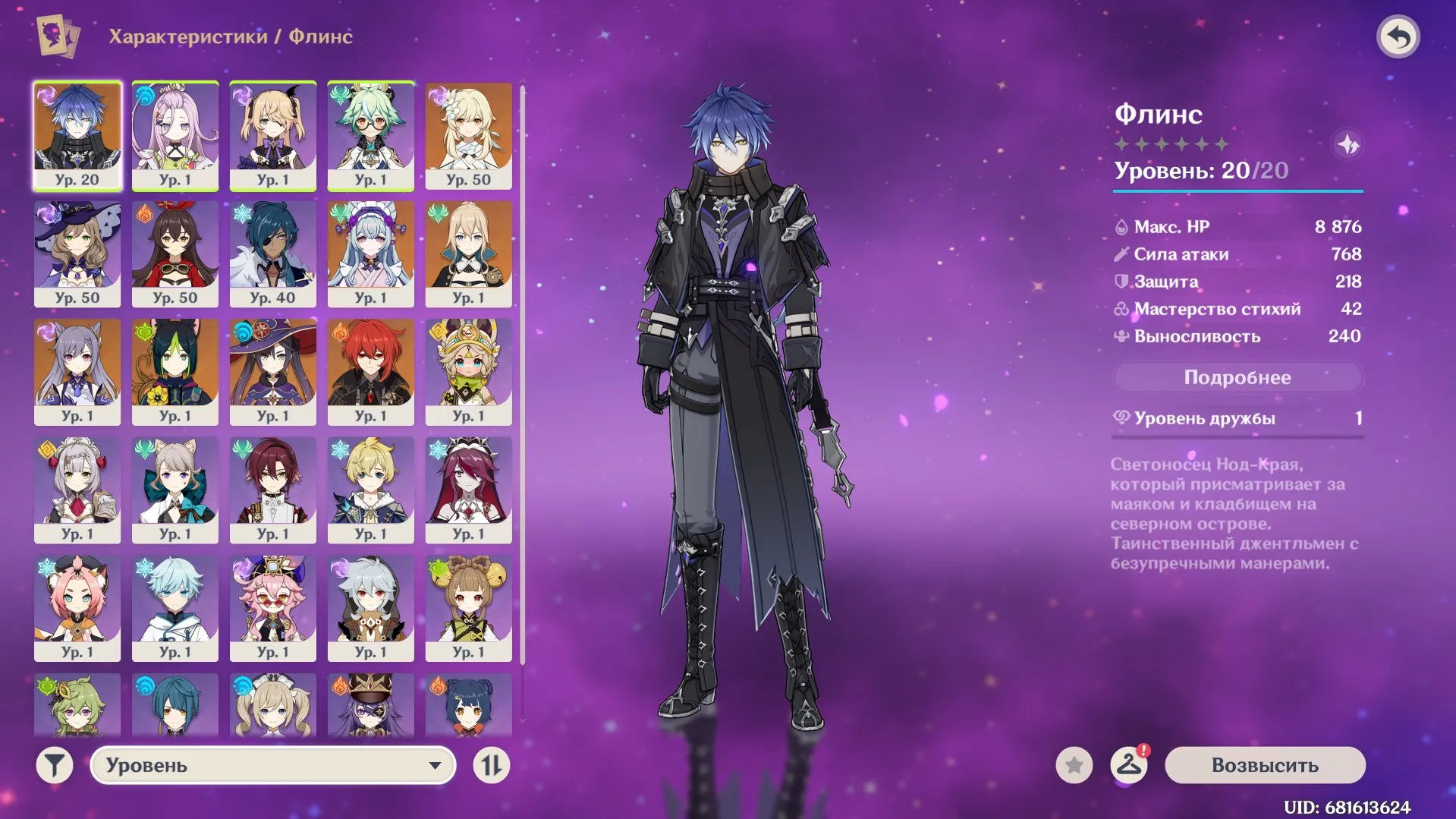Image resolution: width=1456 pixels, height=819 pixels.
Task: Select the Дилюк thumbnail
Action: tap(371, 372)
